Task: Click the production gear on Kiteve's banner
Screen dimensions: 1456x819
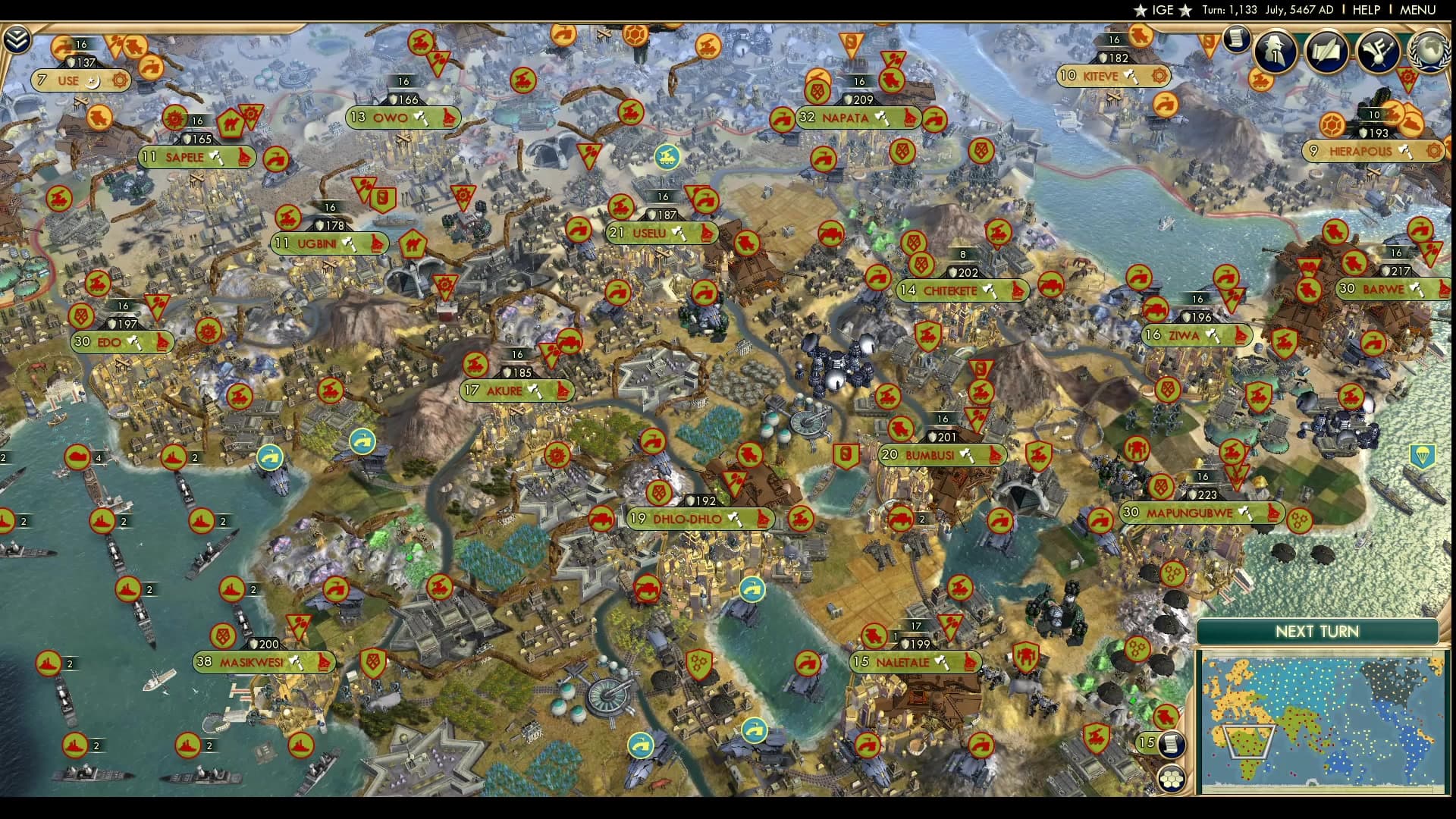Action: (x=1160, y=77)
